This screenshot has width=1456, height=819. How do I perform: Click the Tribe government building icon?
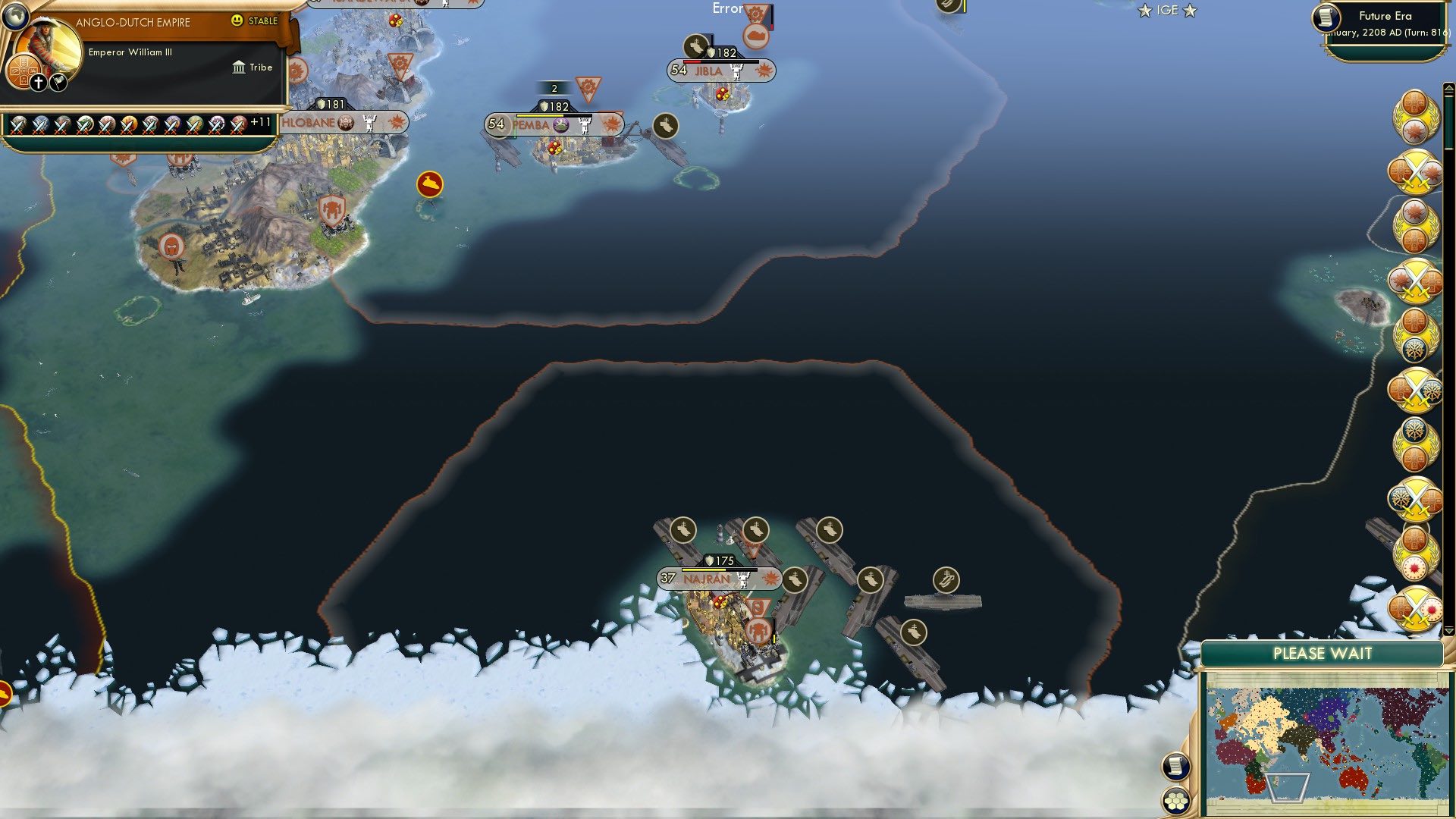tap(237, 67)
